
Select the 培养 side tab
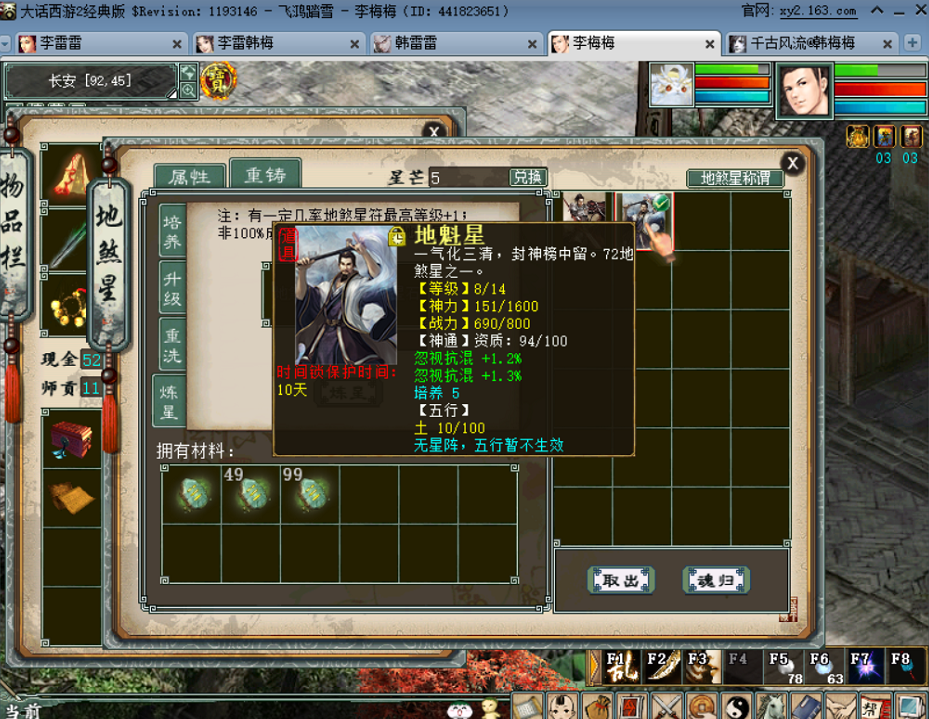tap(172, 231)
